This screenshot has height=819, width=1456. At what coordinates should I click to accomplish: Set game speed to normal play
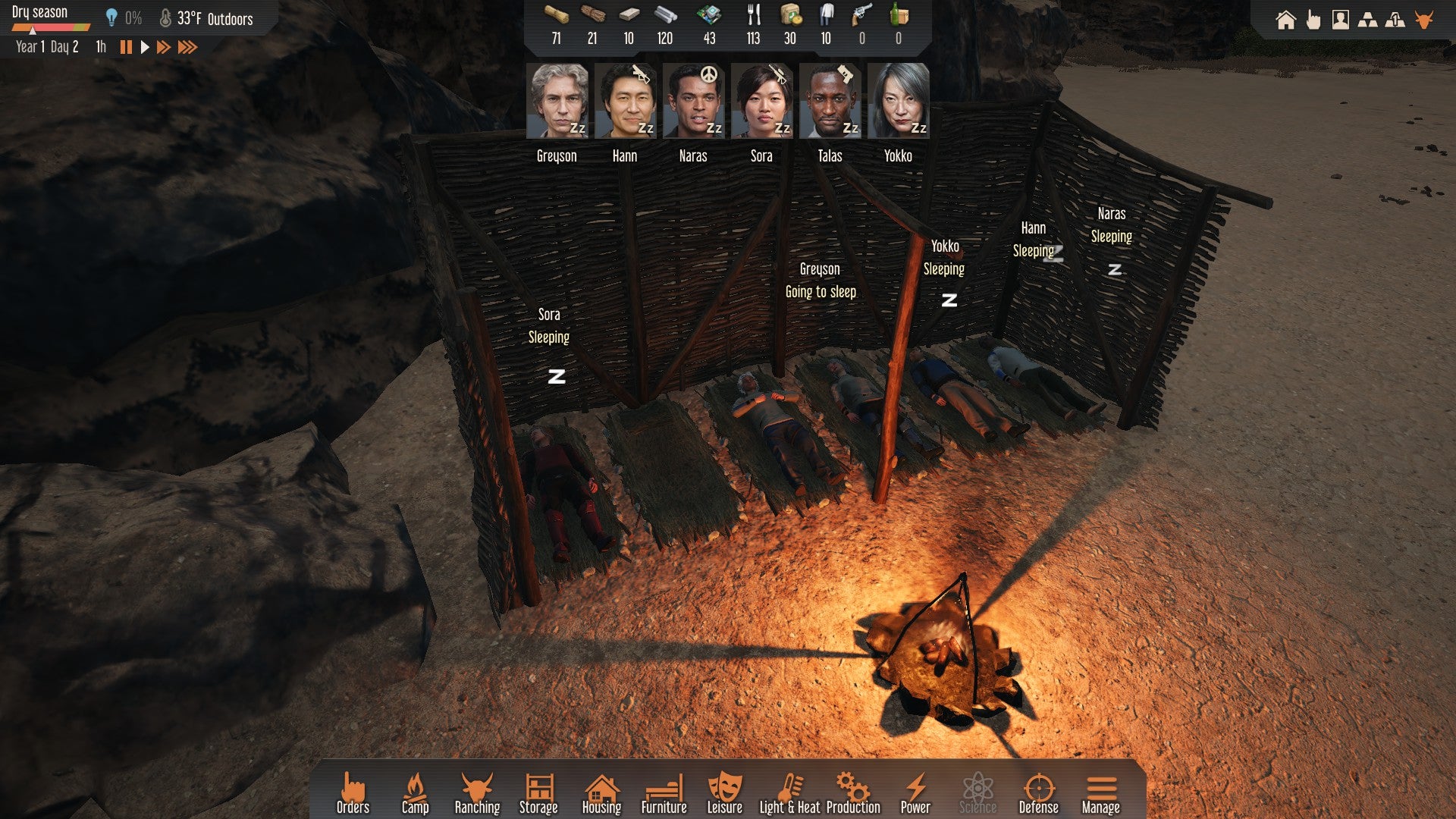point(145,47)
